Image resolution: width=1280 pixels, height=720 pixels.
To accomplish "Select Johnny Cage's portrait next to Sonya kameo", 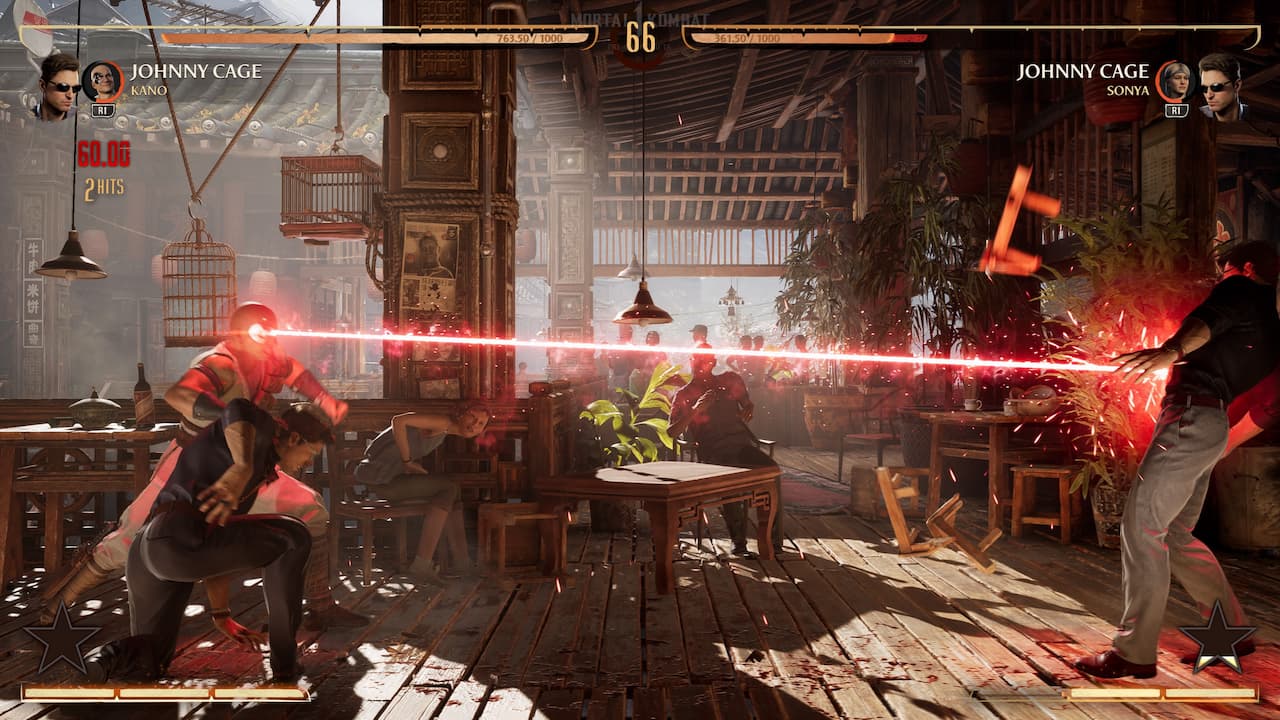I will (1220, 84).
